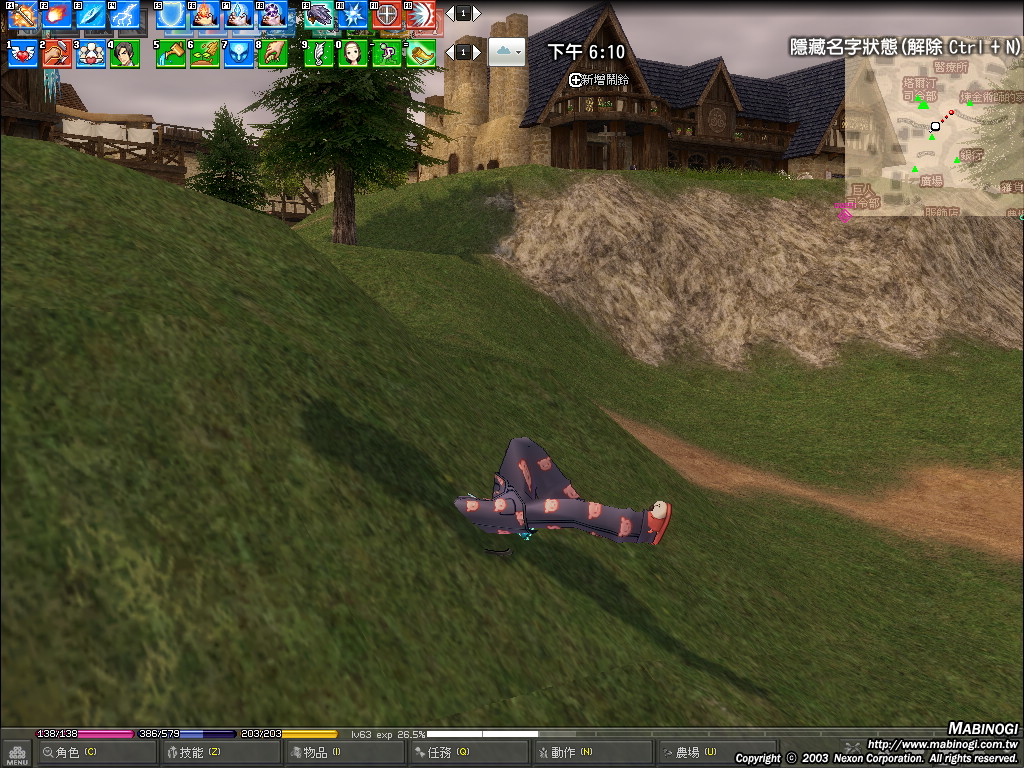Open the weather cloud dropdown

(x=506, y=51)
